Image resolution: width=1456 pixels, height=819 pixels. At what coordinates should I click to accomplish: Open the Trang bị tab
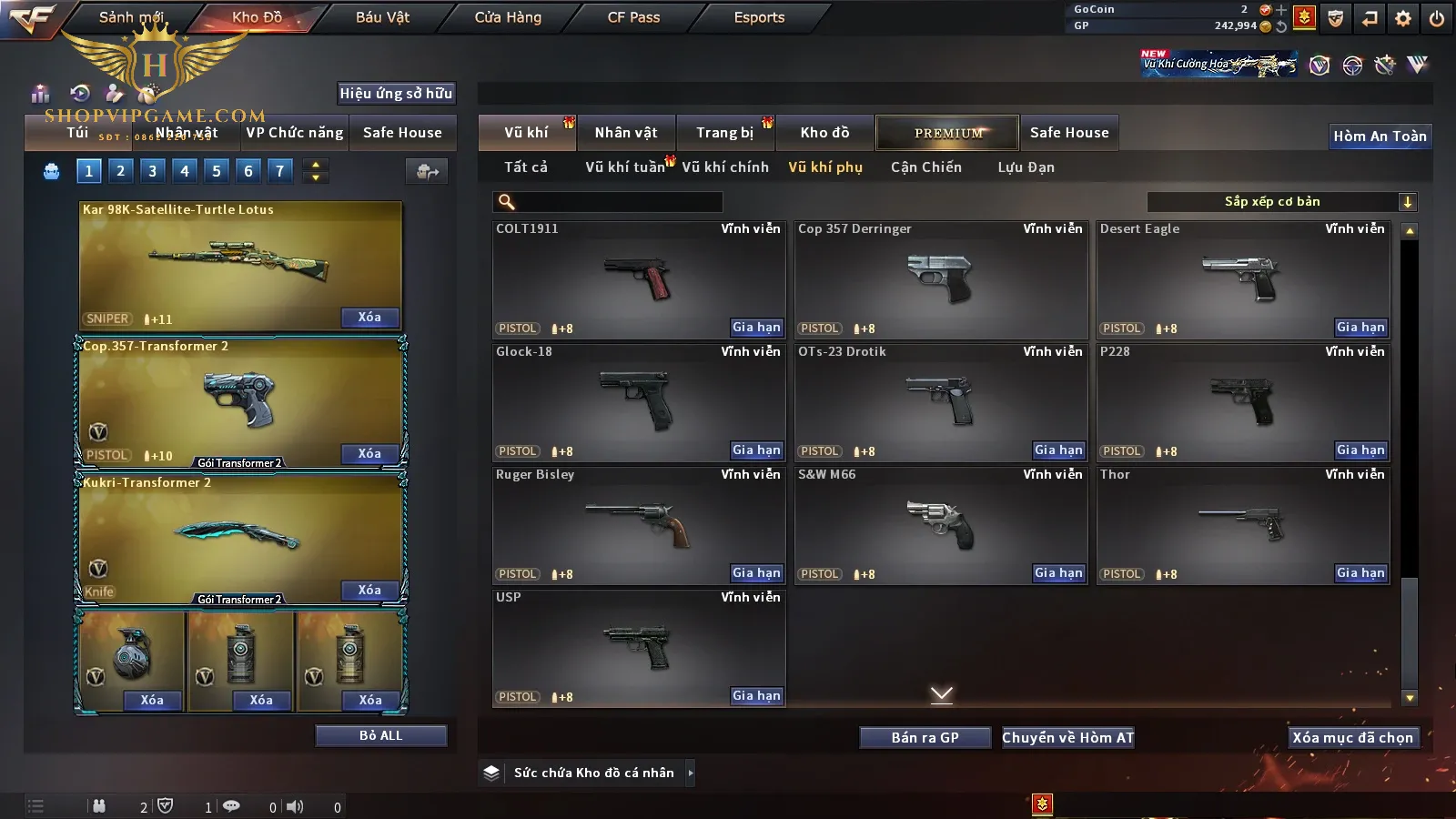coord(724,133)
